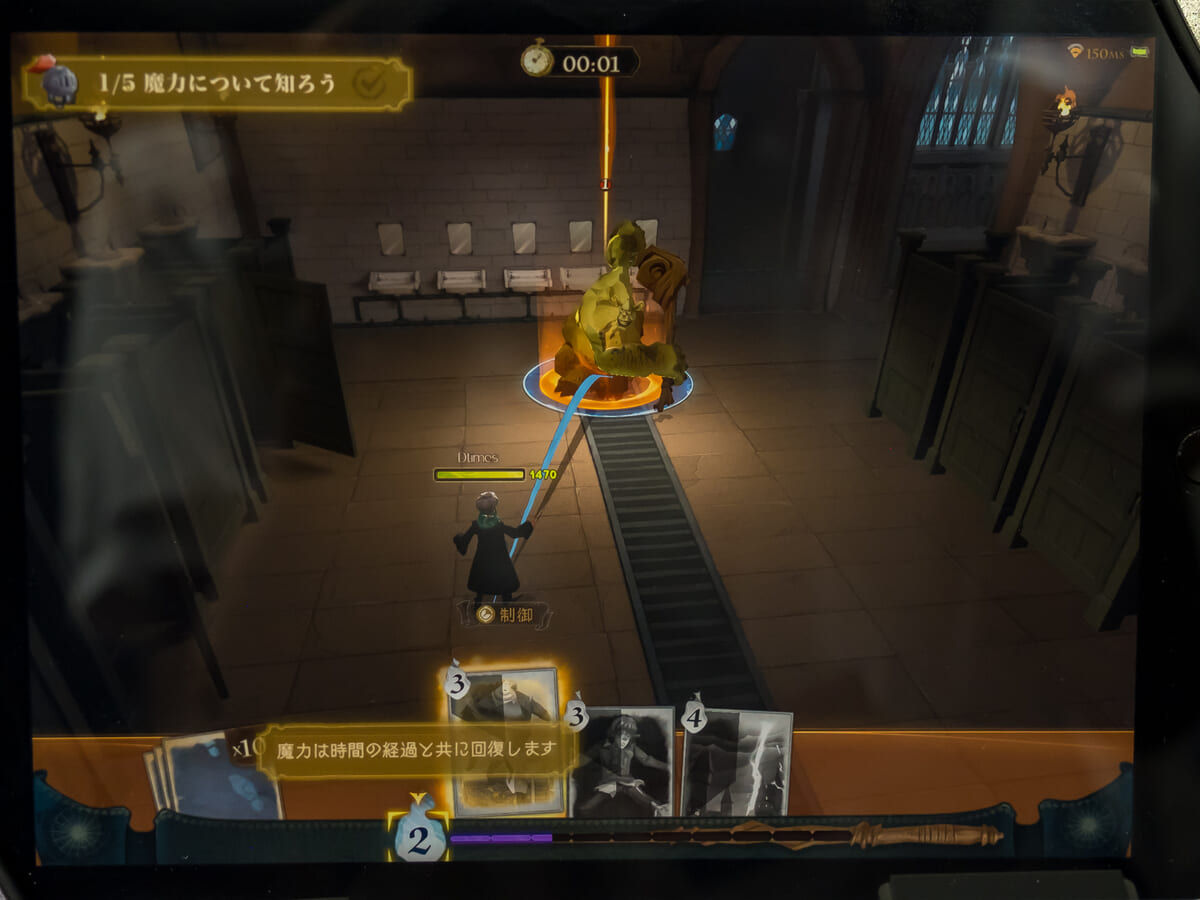Viewport: 1200px width, 900px height.
Task: Open the 1/5 tutorial objective banner
Action: (218, 84)
